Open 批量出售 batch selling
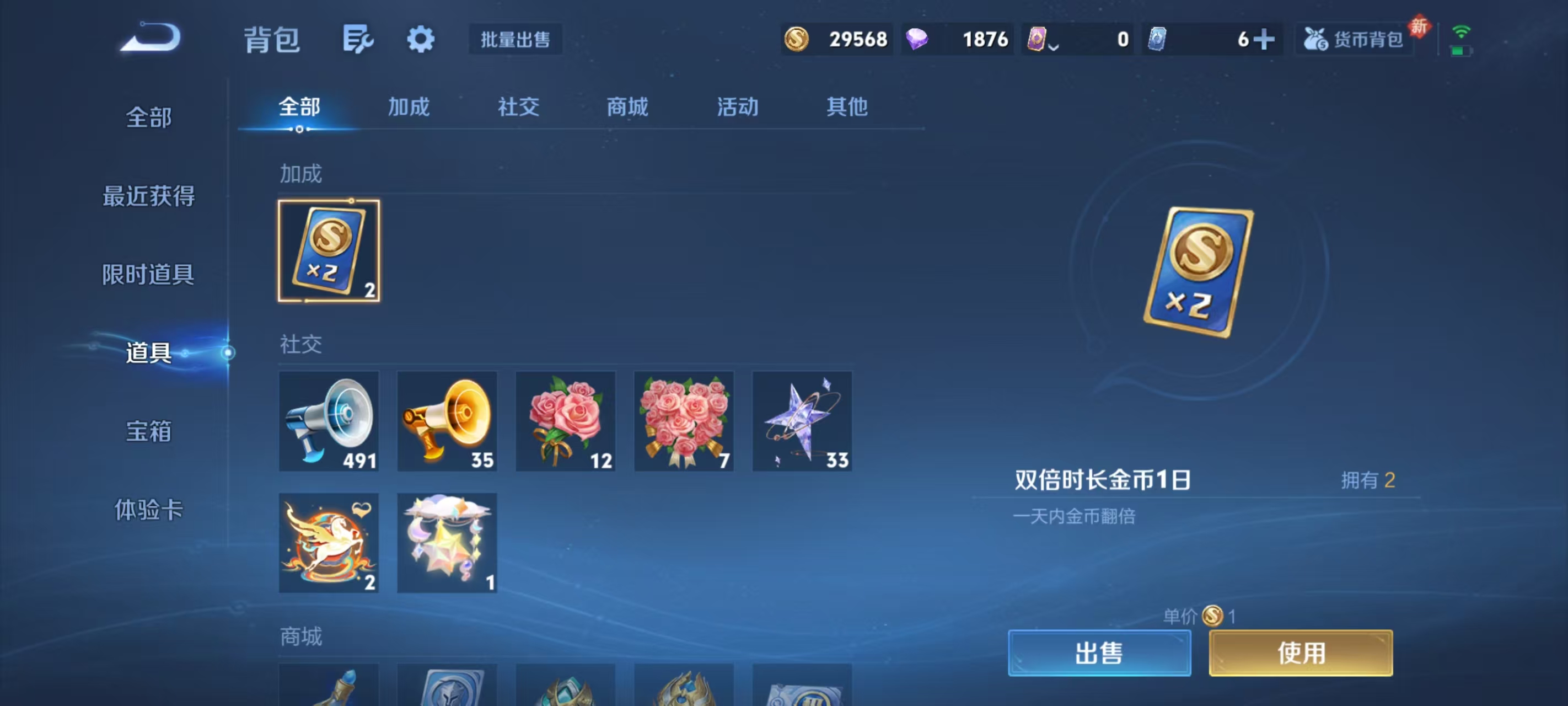Screen dimensions: 1568x706 point(514,39)
